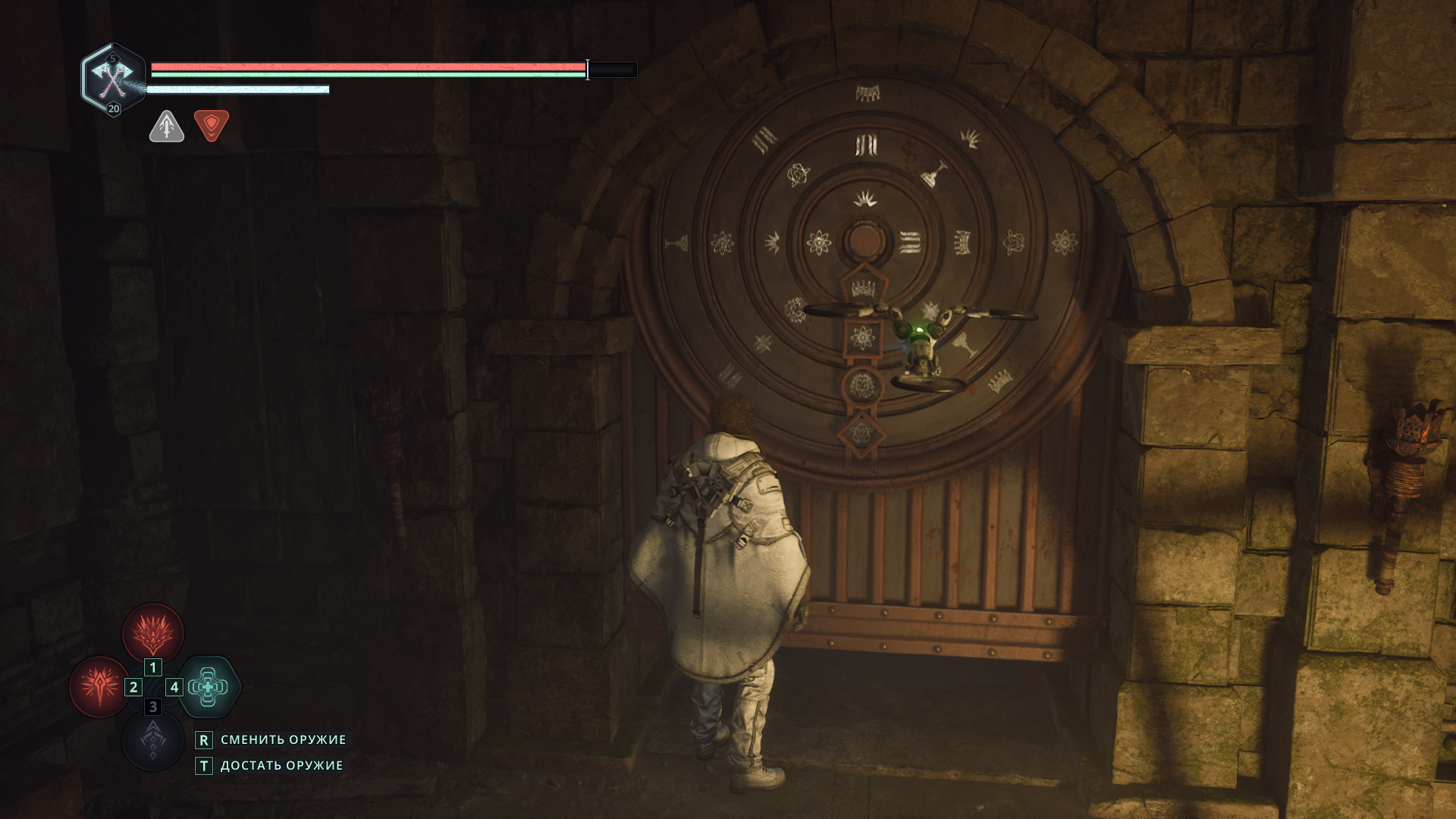Select the red shield status icon
Viewport: 1456px width, 819px height.
coord(212,125)
